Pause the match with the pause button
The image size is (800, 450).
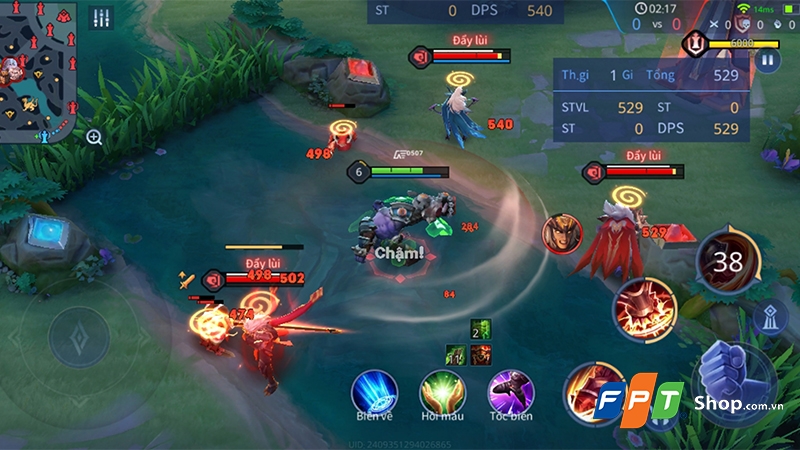pos(767,60)
